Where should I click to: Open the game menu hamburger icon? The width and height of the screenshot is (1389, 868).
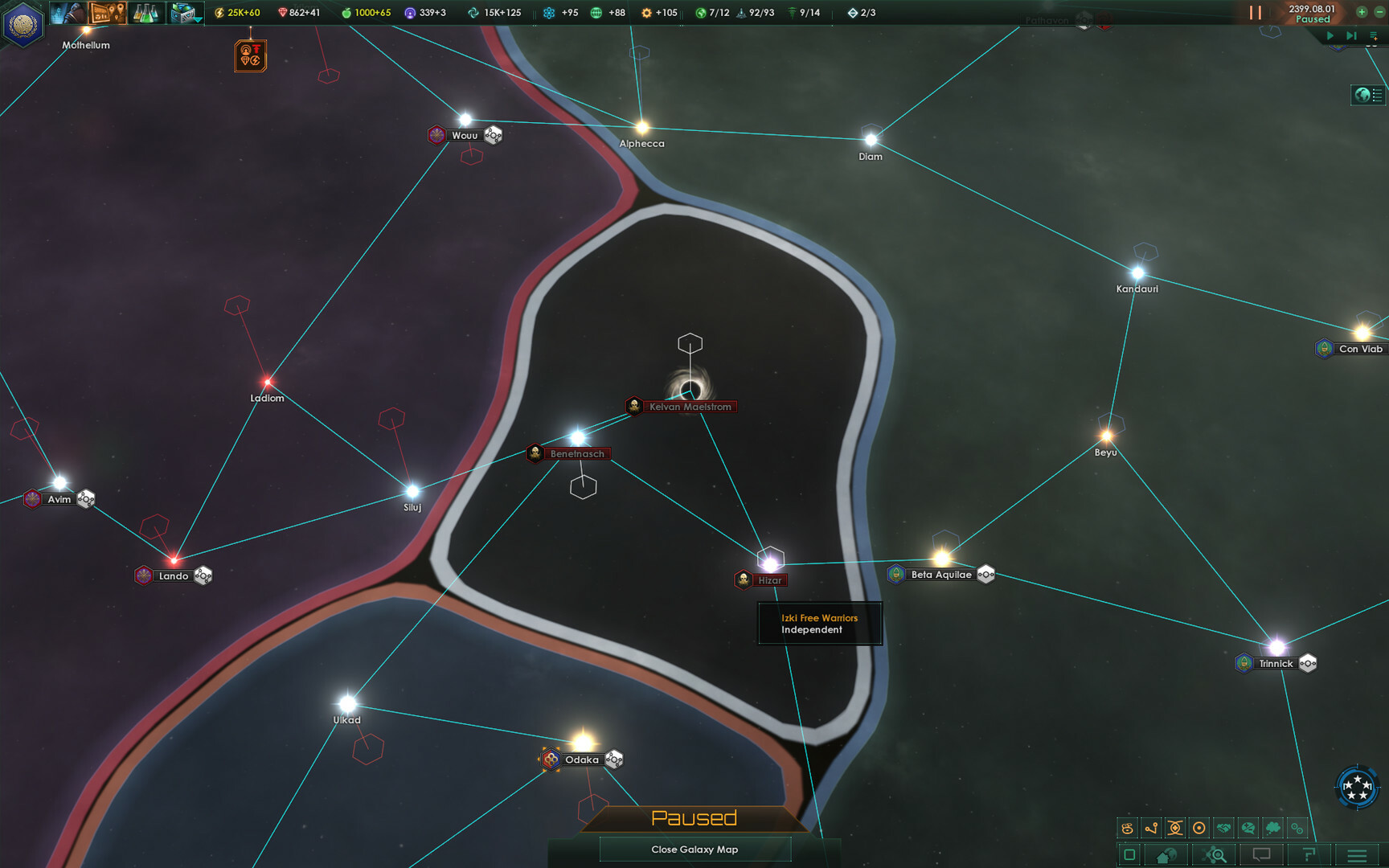[1357, 854]
